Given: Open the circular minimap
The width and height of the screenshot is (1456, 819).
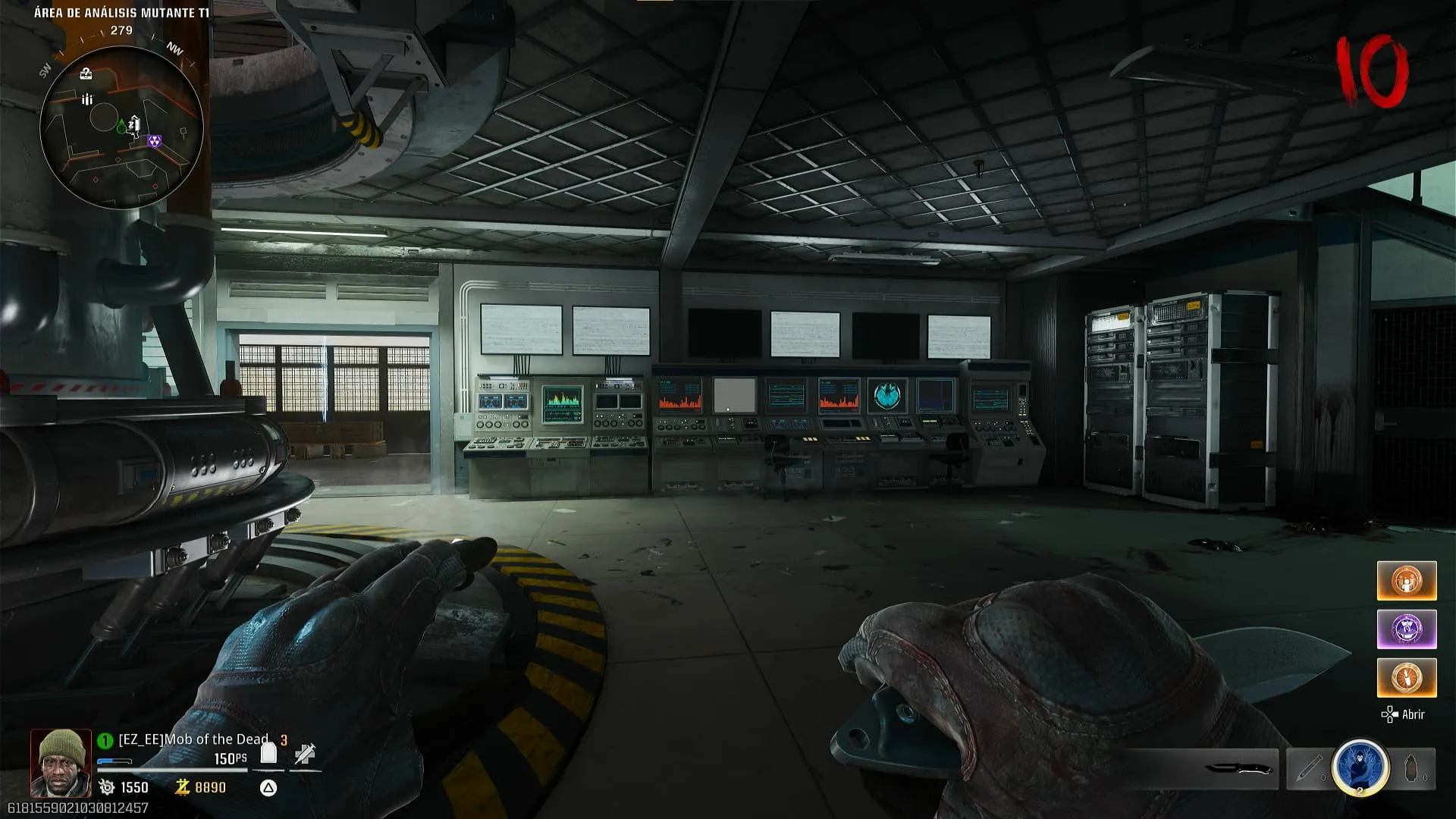Looking at the screenshot, I should [x=121, y=126].
